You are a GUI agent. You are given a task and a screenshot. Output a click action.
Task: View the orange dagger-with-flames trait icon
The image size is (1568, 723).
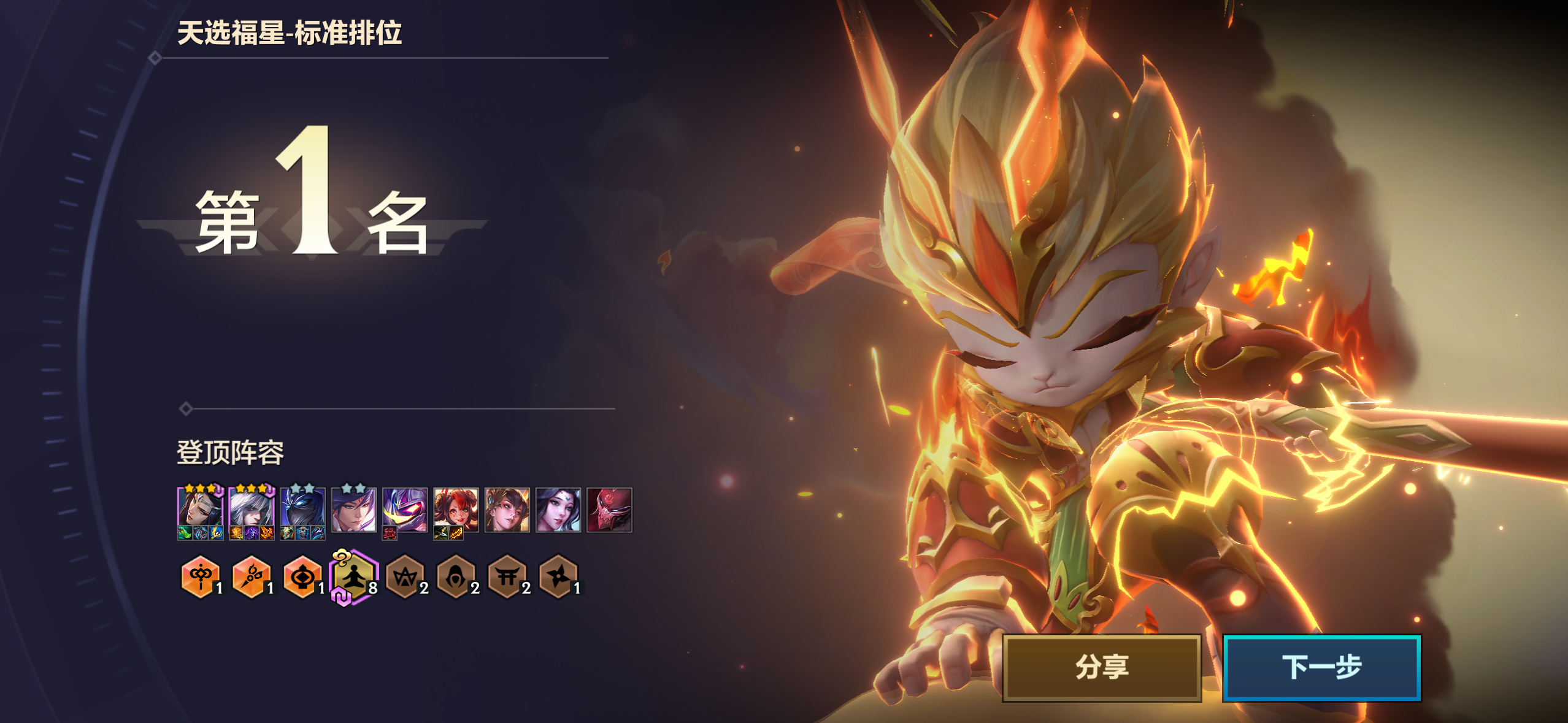[x=251, y=576]
